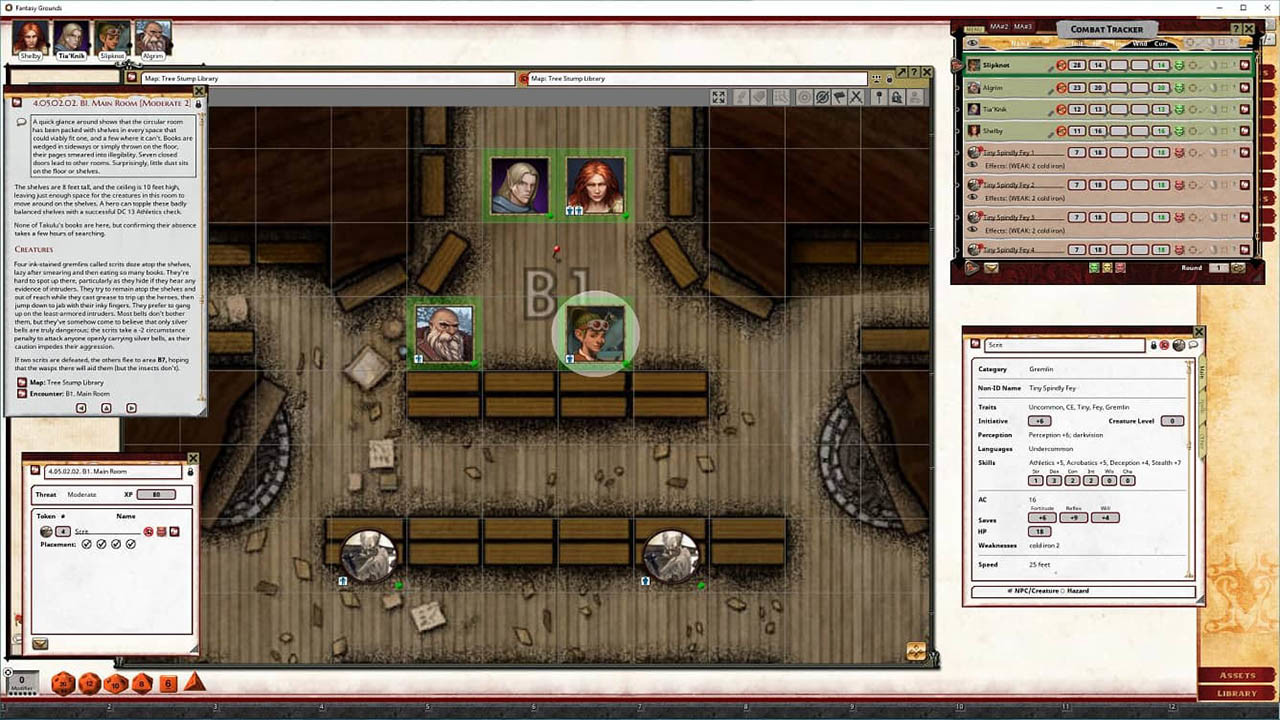This screenshot has height=720, width=1280.
Task: Zoom the map to fit the window
Action: click(x=718, y=97)
